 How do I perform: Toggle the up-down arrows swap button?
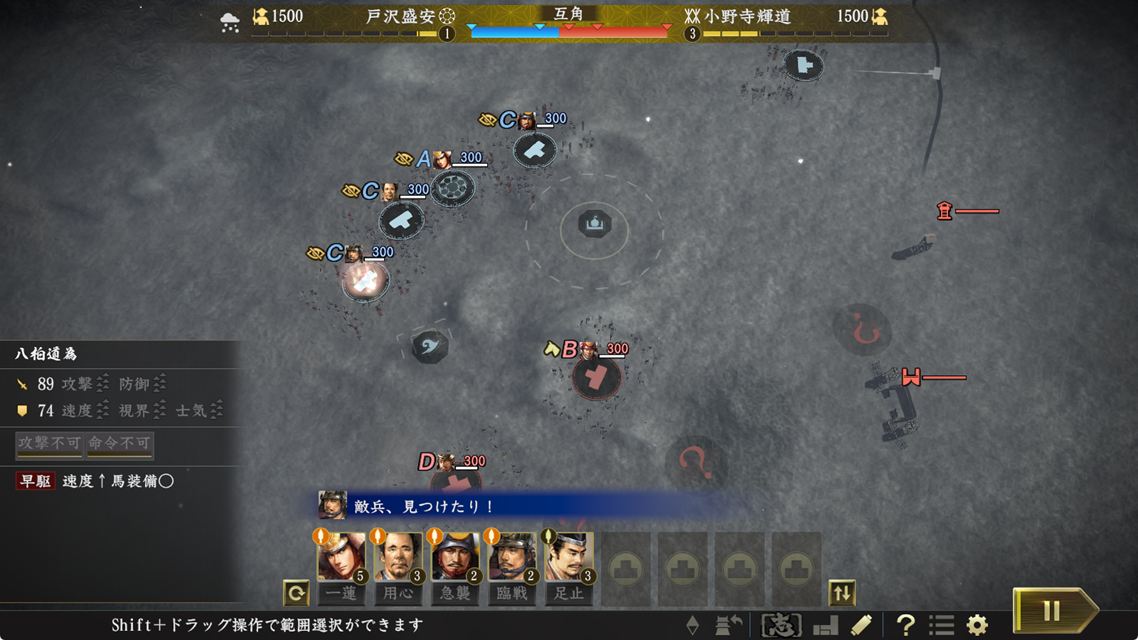pos(842,593)
